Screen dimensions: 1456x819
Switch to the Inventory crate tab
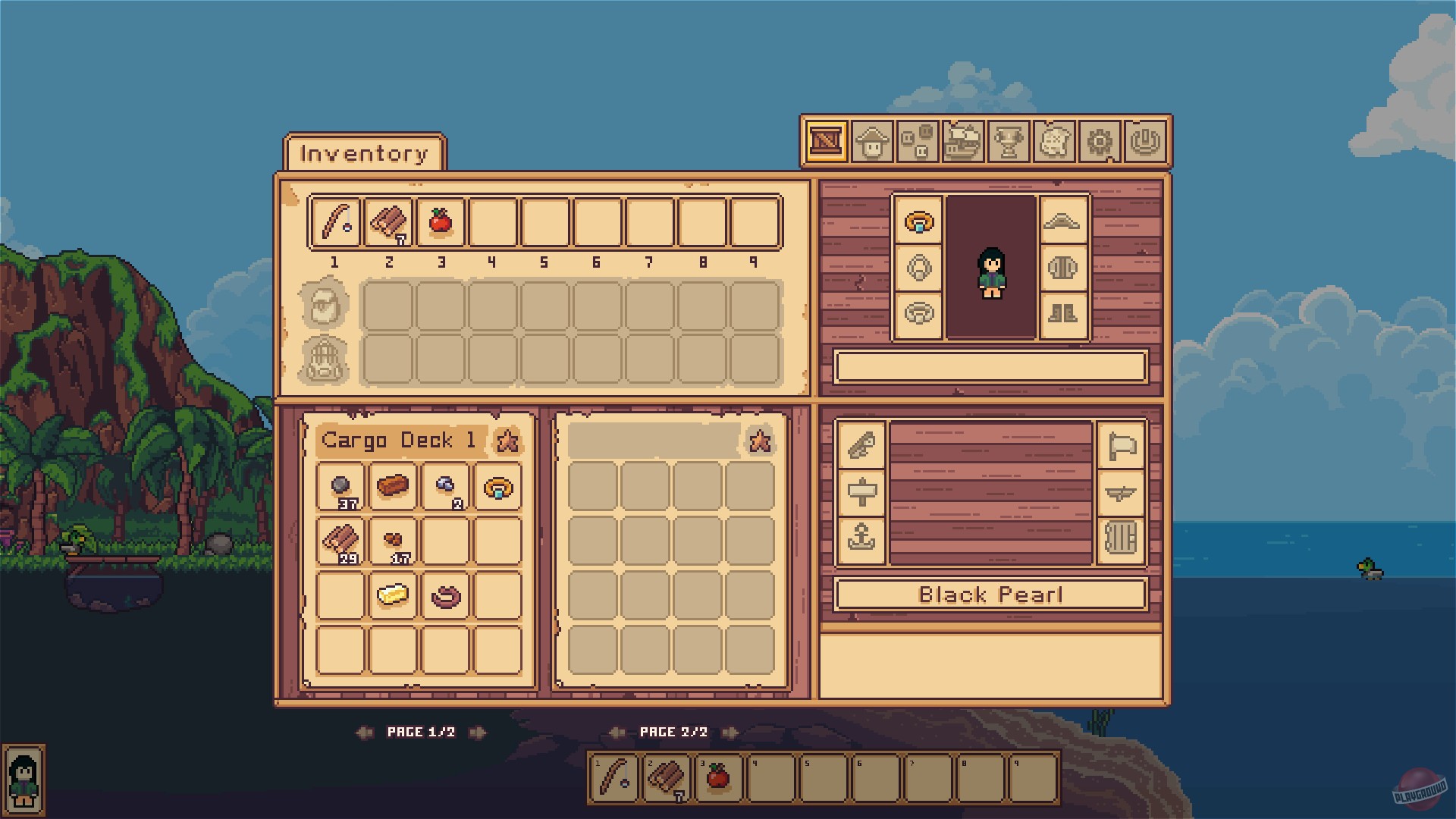pos(826,140)
